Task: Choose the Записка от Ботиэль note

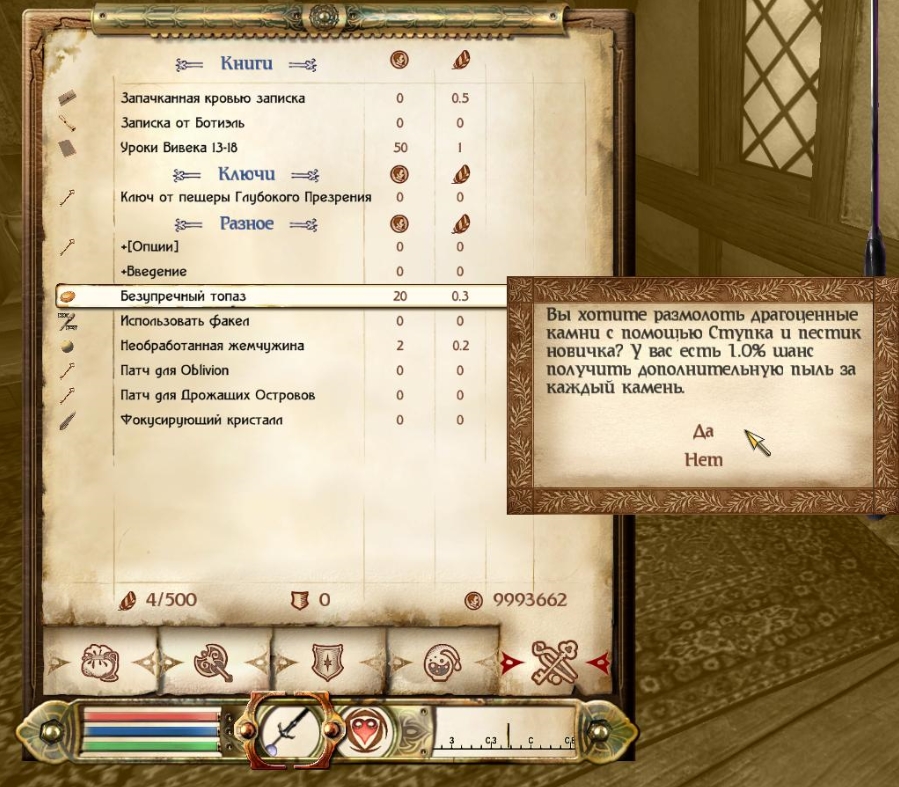Action: 182,123
